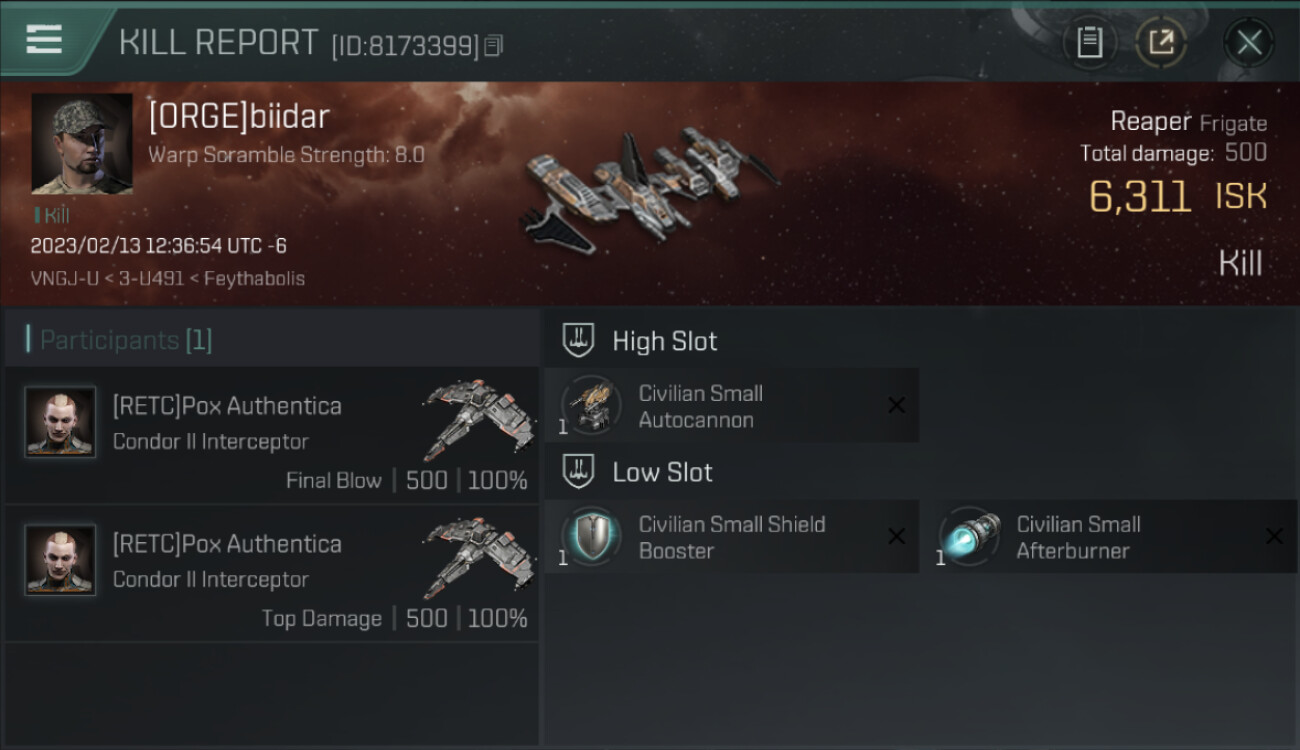View biidar's character portrait
The width and height of the screenshot is (1300, 750).
[82, 144]
